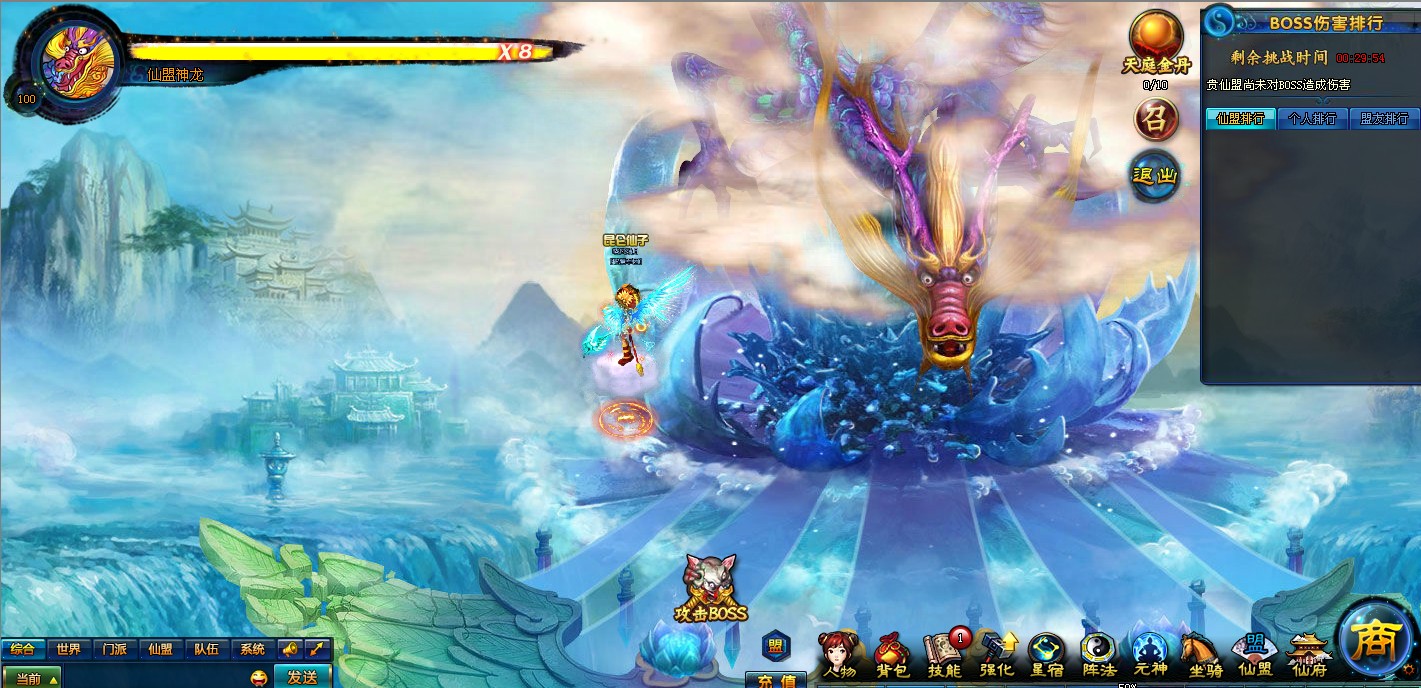1421x688 pixels.
Task: Click the 充值 recharge button
Action: (x=776, y=680)
